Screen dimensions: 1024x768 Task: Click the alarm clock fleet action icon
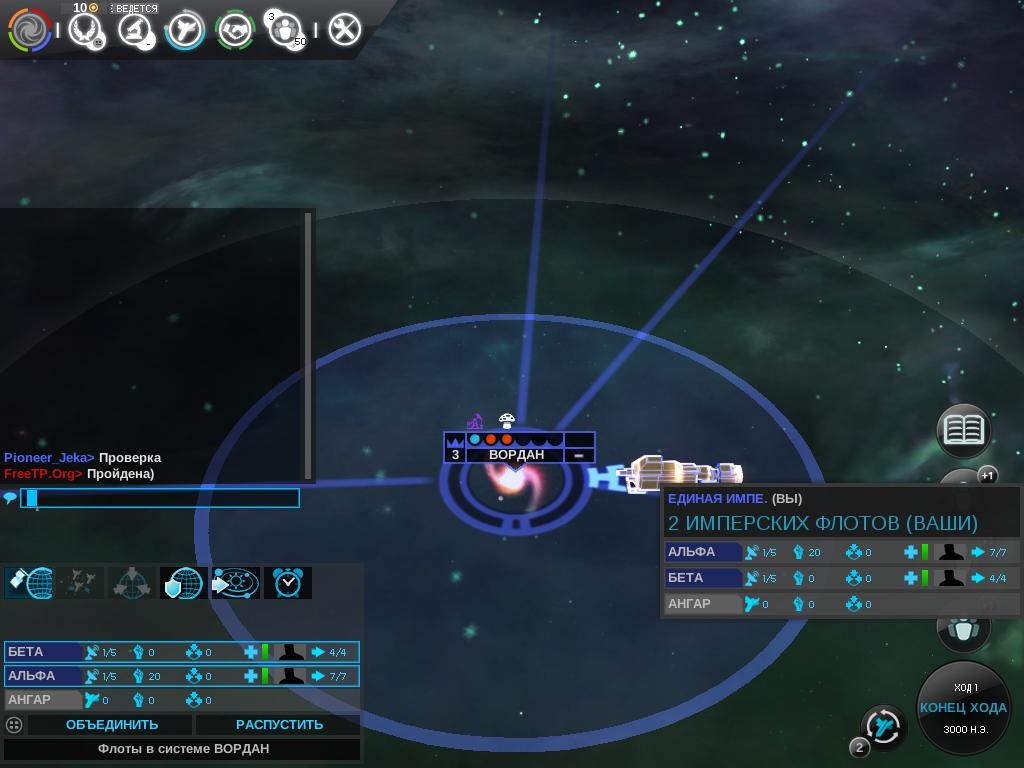tap(288, 583)
